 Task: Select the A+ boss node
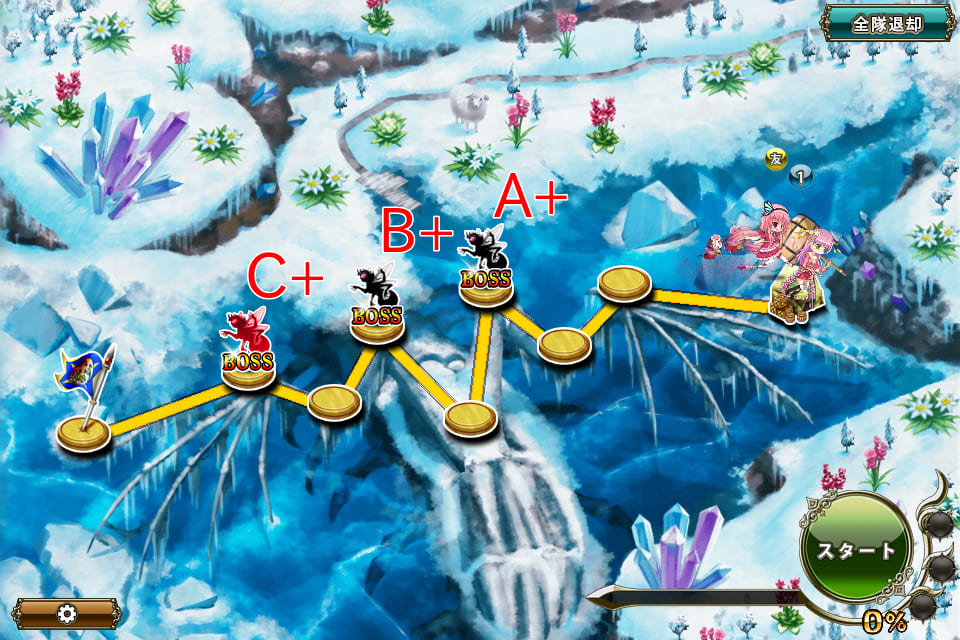tap(486, 267)
